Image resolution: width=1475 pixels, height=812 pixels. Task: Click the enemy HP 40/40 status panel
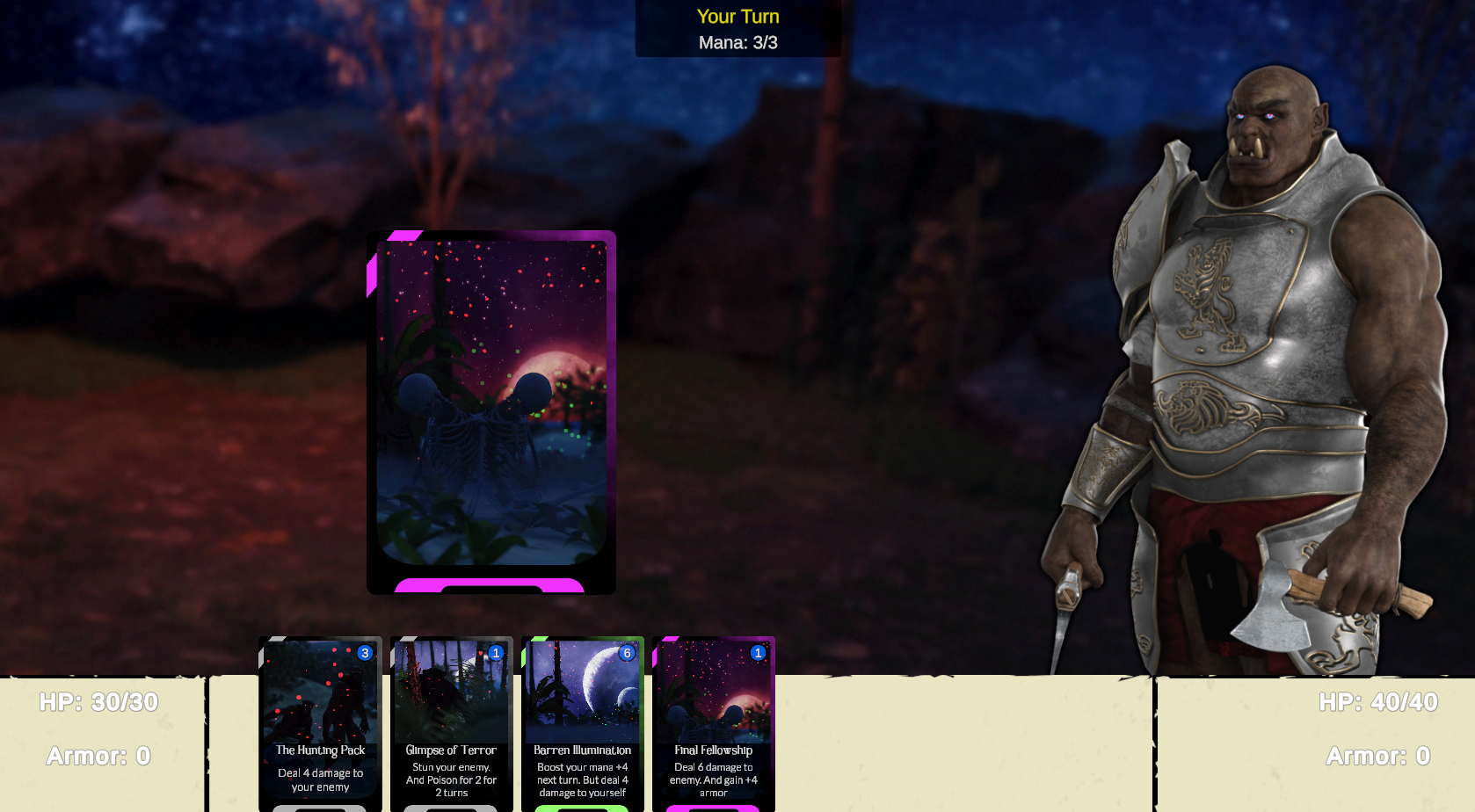tap(1380, 702)
